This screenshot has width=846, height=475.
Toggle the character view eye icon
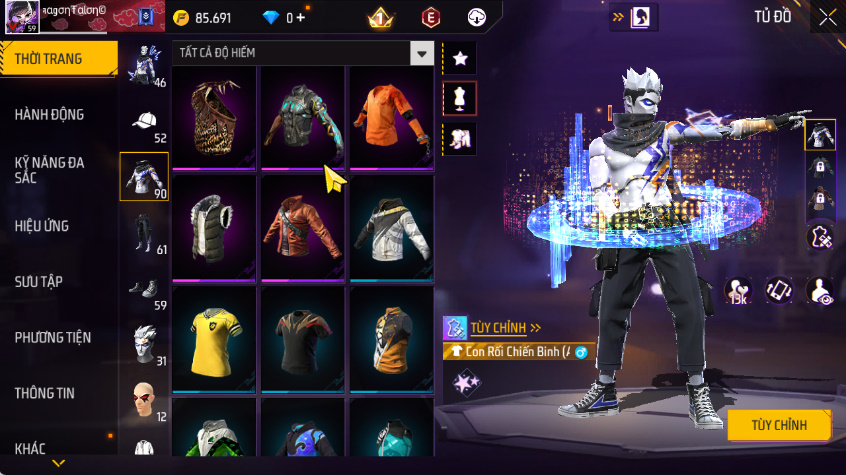click(820, 291)
